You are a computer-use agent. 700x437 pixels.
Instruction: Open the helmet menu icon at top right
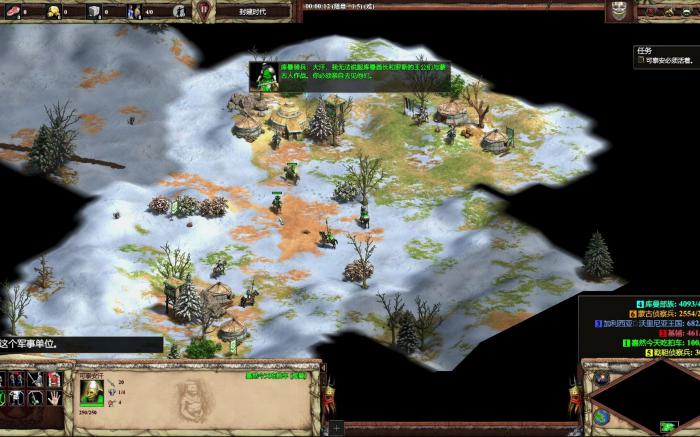coord(688,11)
